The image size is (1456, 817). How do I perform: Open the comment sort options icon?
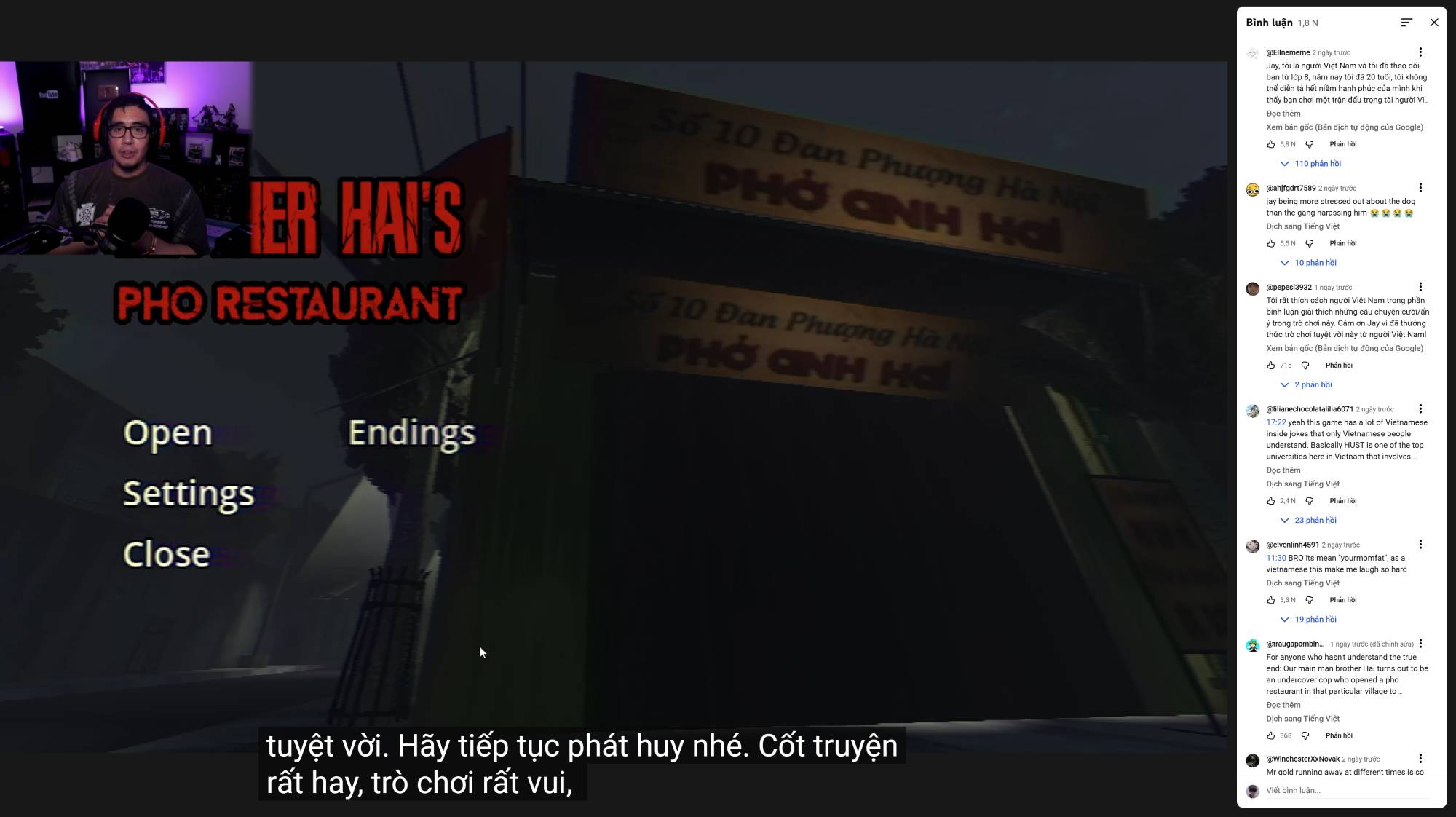tap(1404, 23)
